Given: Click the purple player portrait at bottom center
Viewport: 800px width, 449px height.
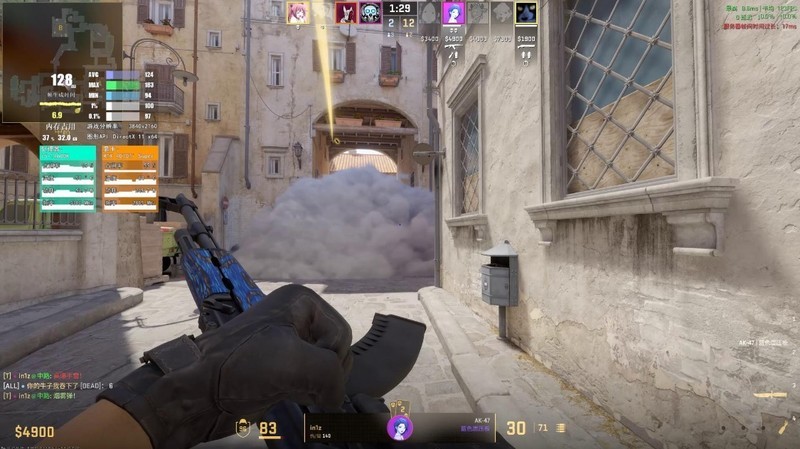Looking at the screenshot, I should click(x=400, y=428).
